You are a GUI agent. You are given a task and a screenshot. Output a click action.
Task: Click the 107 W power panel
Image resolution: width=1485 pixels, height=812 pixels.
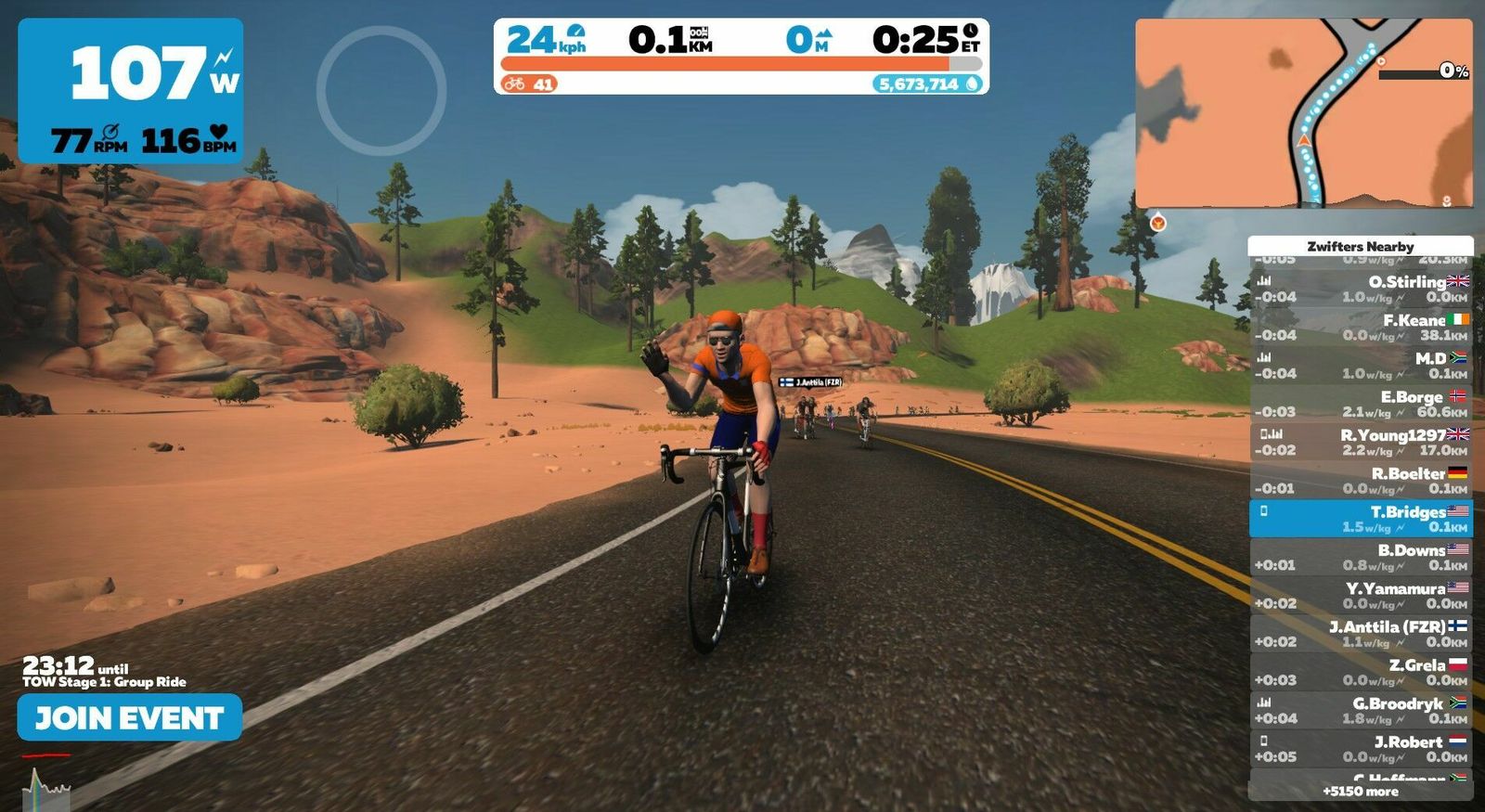131,91
